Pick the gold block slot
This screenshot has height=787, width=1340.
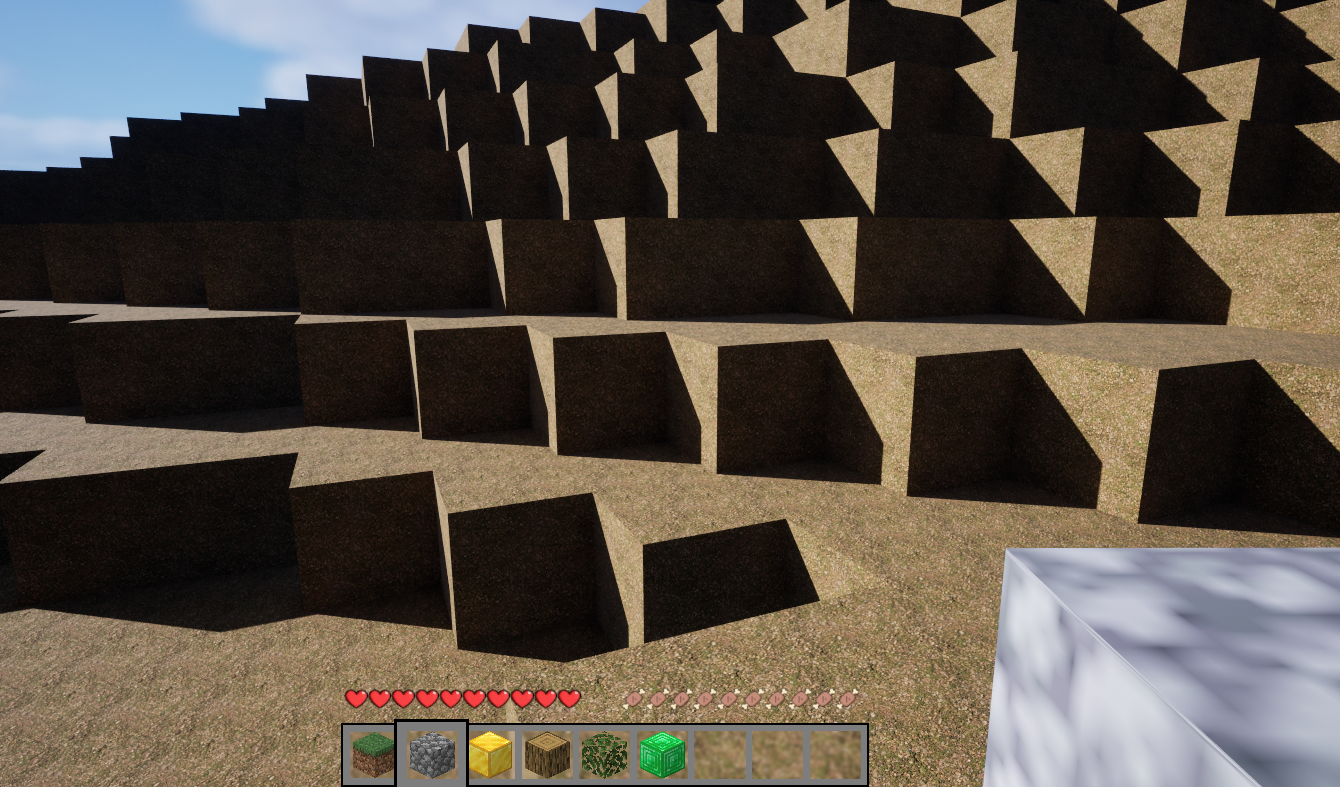(x=490, y=755)
